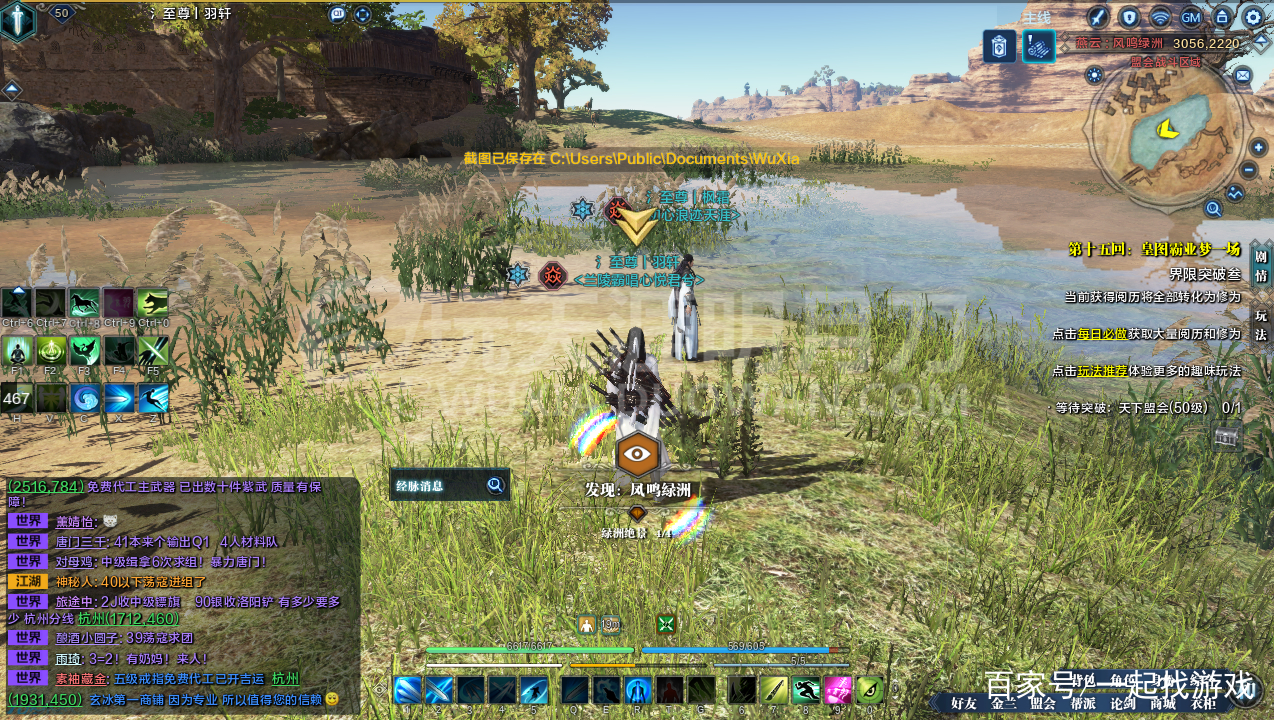Open the 好友 friends menu

pos(964,703)
